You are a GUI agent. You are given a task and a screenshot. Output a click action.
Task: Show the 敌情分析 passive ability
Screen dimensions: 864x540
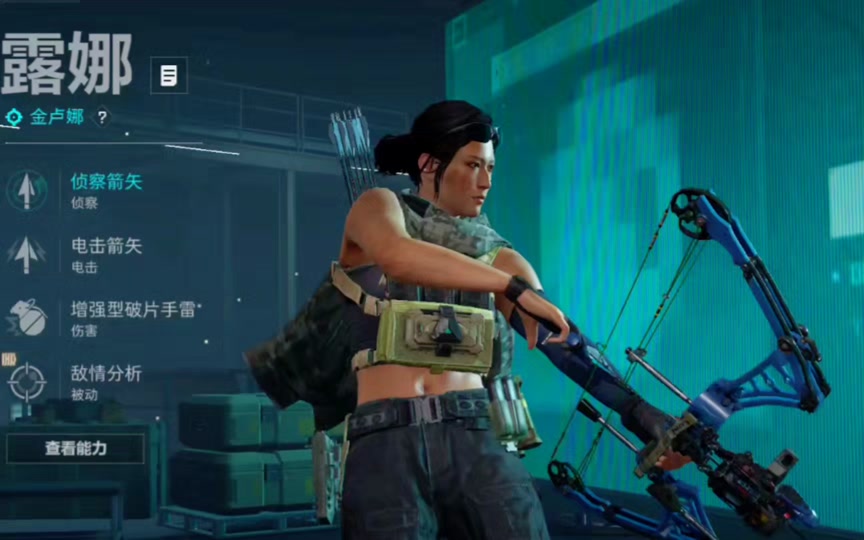[105, 380]
